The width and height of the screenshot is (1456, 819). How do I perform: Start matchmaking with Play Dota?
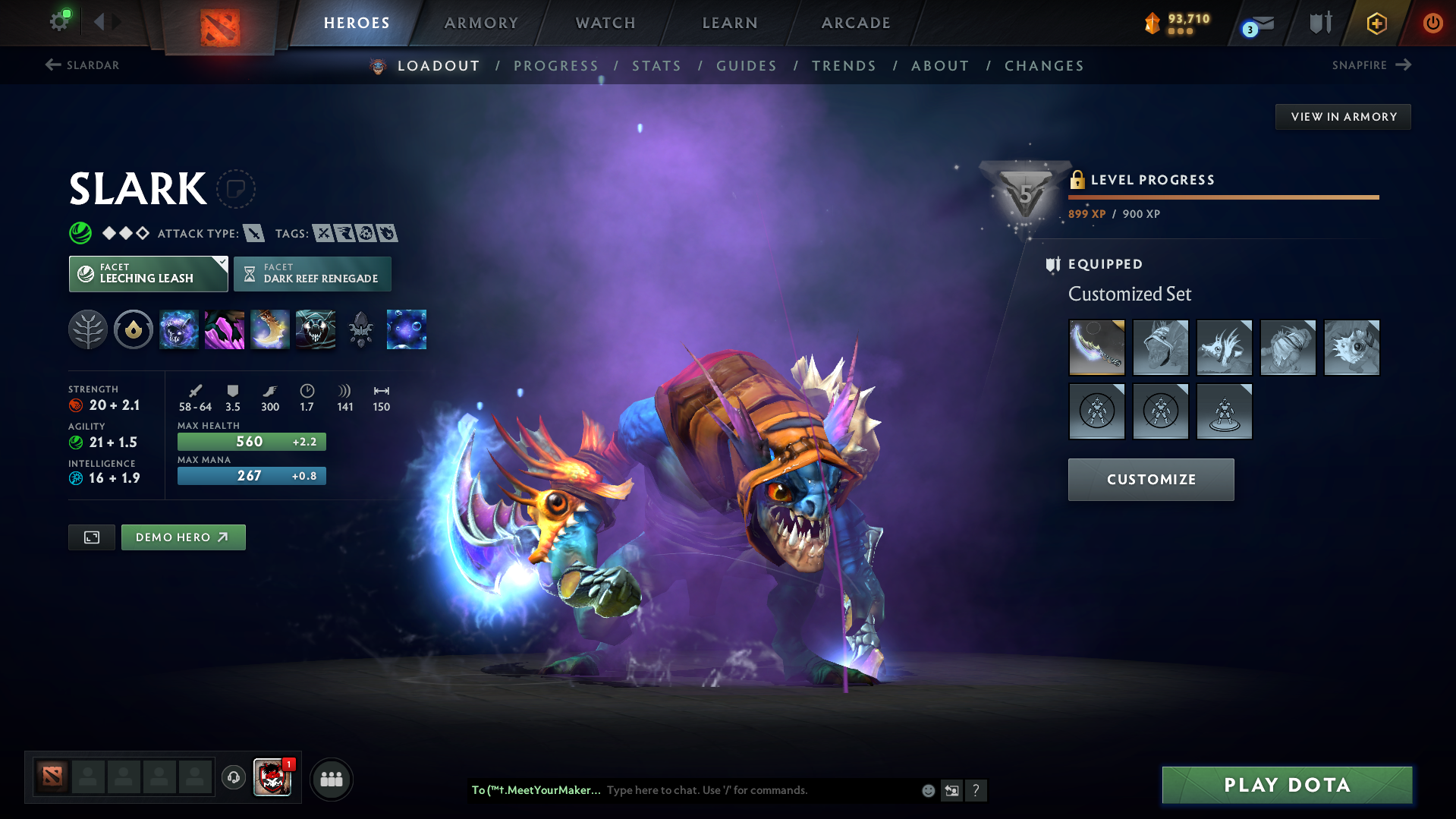click(1287, 785)
